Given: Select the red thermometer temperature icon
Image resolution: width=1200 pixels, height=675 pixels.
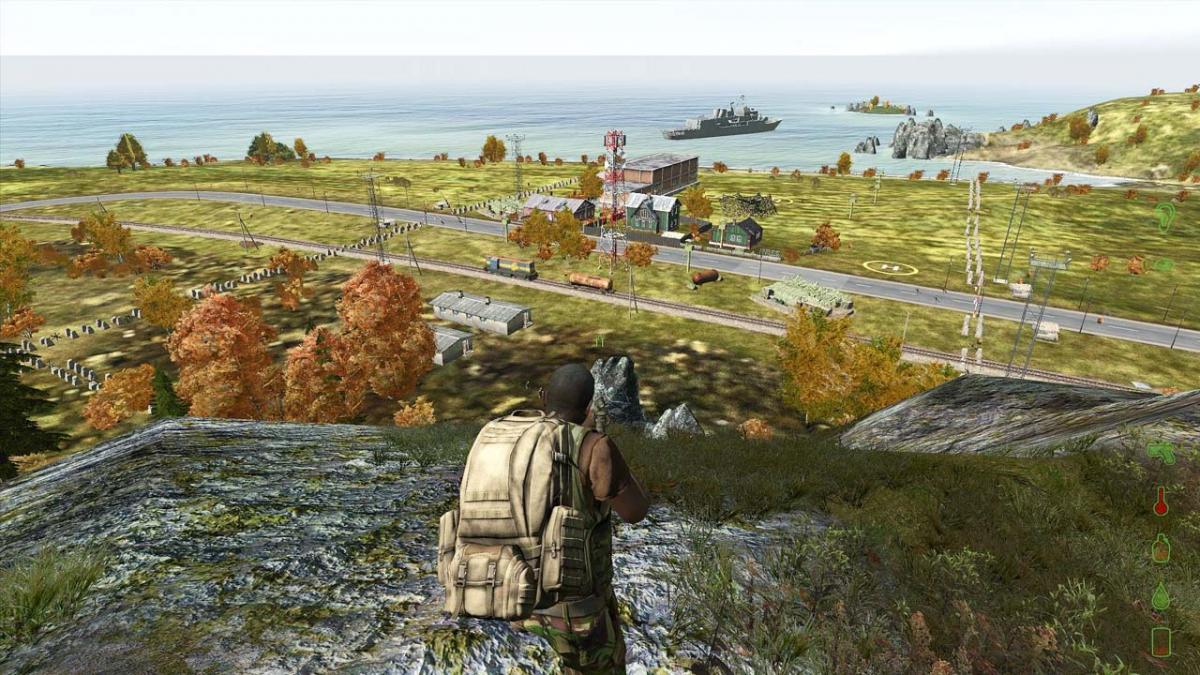Looking at the screenshot, I should 1160,500.
